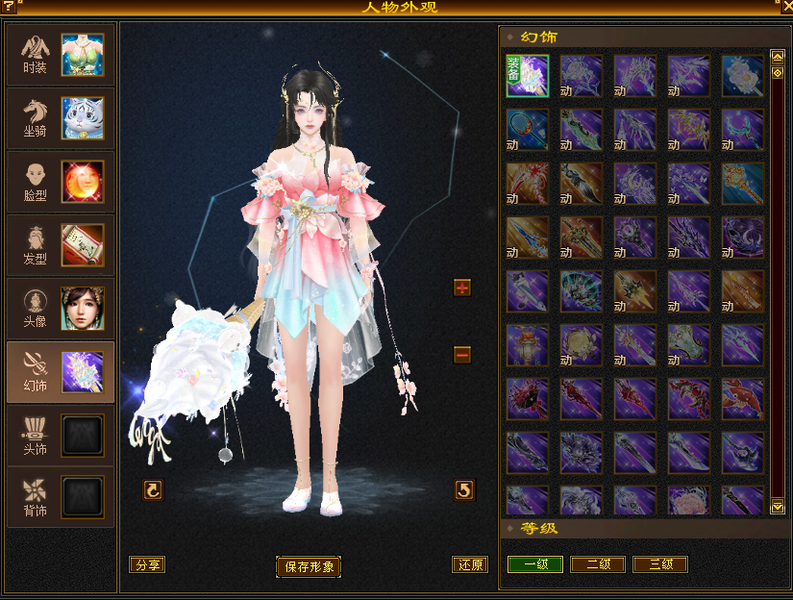Click the 保存形象 save appearance button
Image resolution: width=793 pixels, height=600 pixels.
click(308, 567)
